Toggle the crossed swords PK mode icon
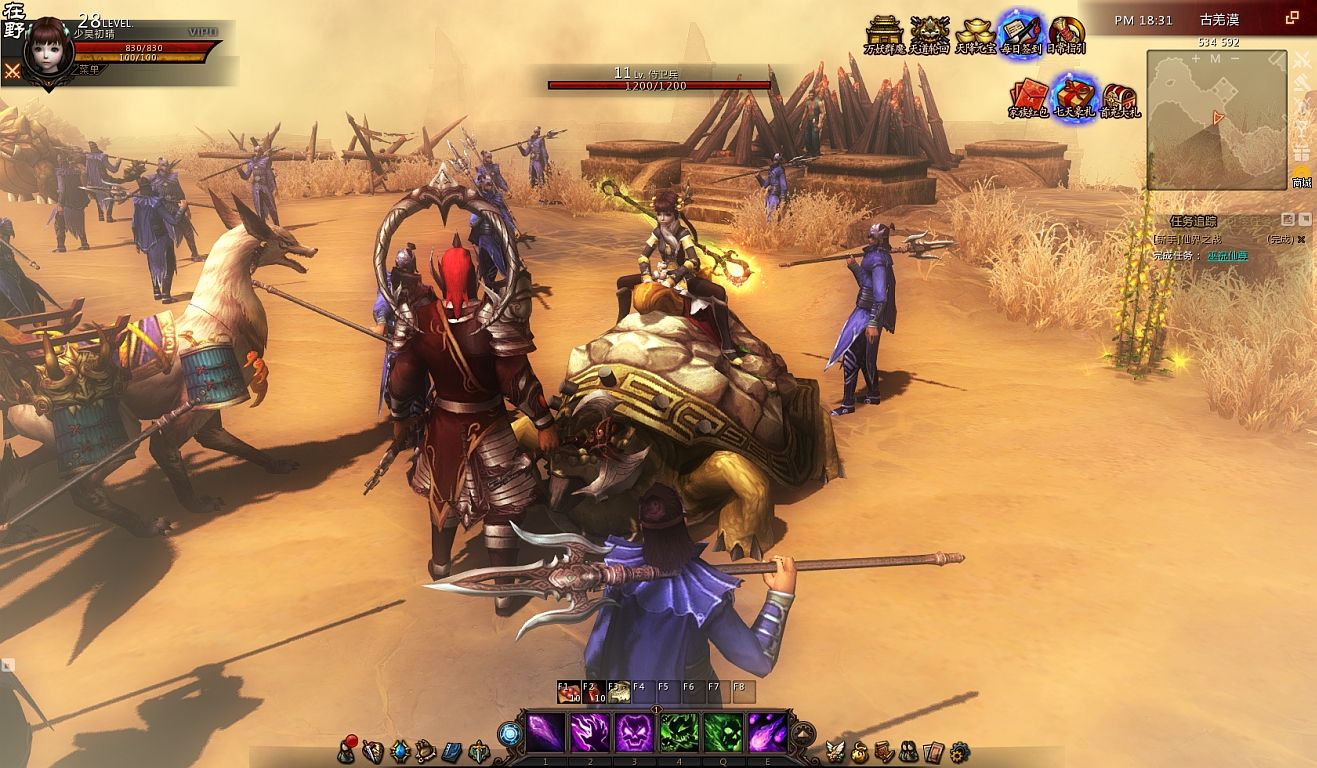Image resolution: width=1317 pixels, height=768 pixels. point(12,70)
